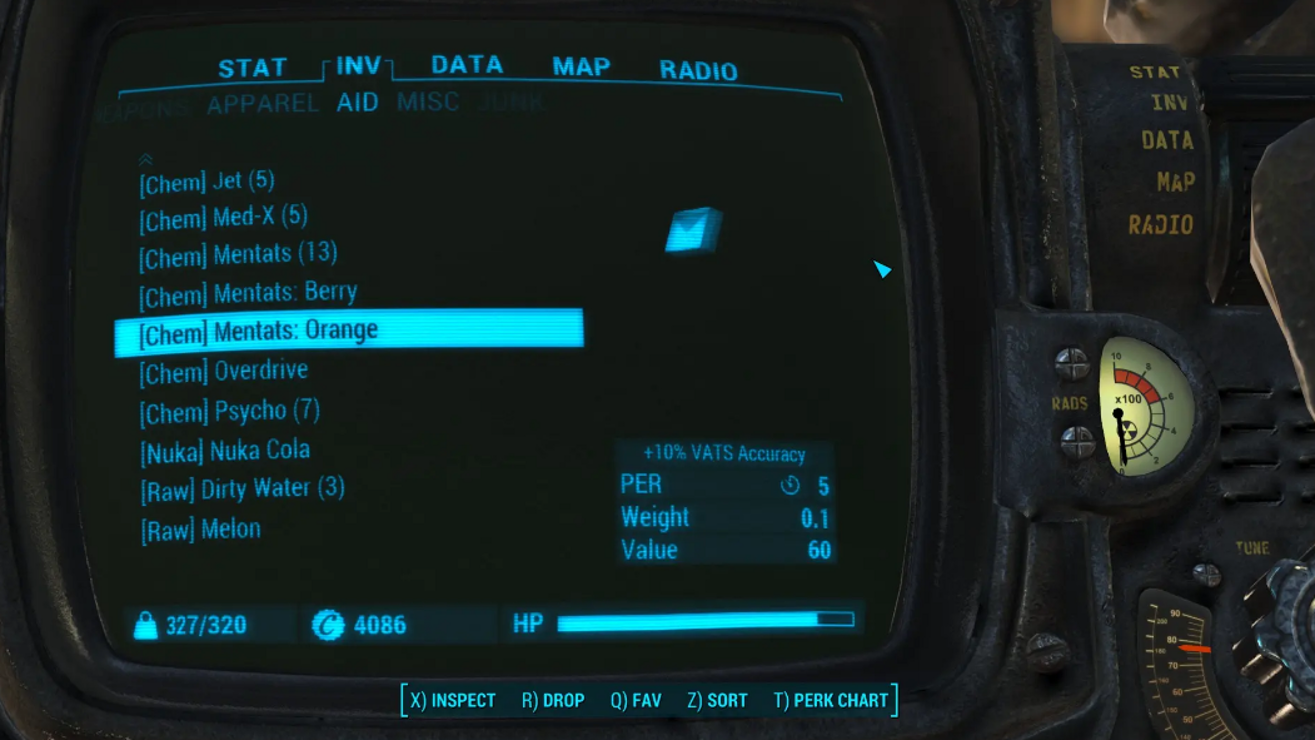Viewport: 1315px width, 740px height.
Task: Open the APPAREL inventory category
Action: click(x=262, y=103)
